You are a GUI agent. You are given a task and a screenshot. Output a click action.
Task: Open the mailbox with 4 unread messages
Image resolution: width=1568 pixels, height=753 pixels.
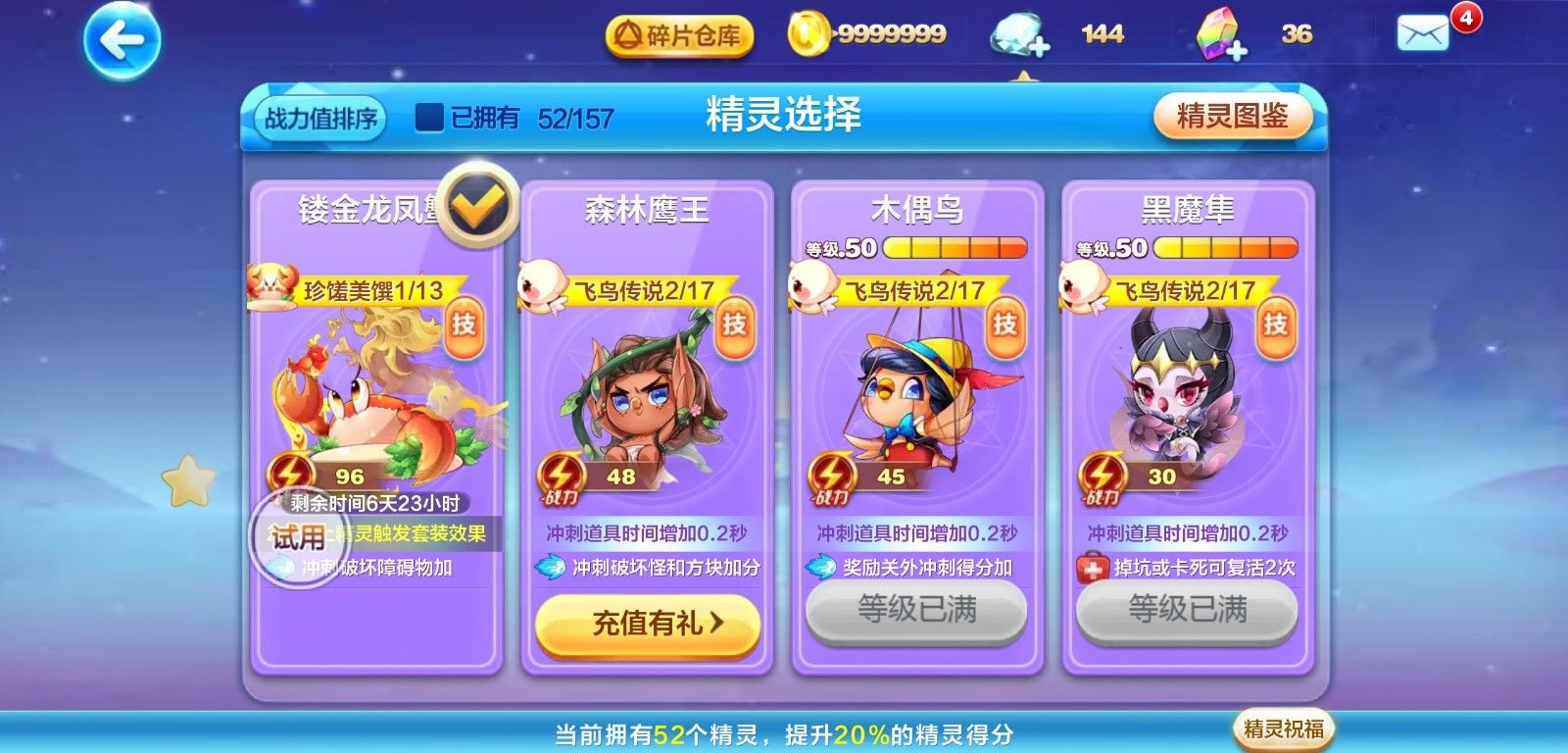coord(1421,31)
